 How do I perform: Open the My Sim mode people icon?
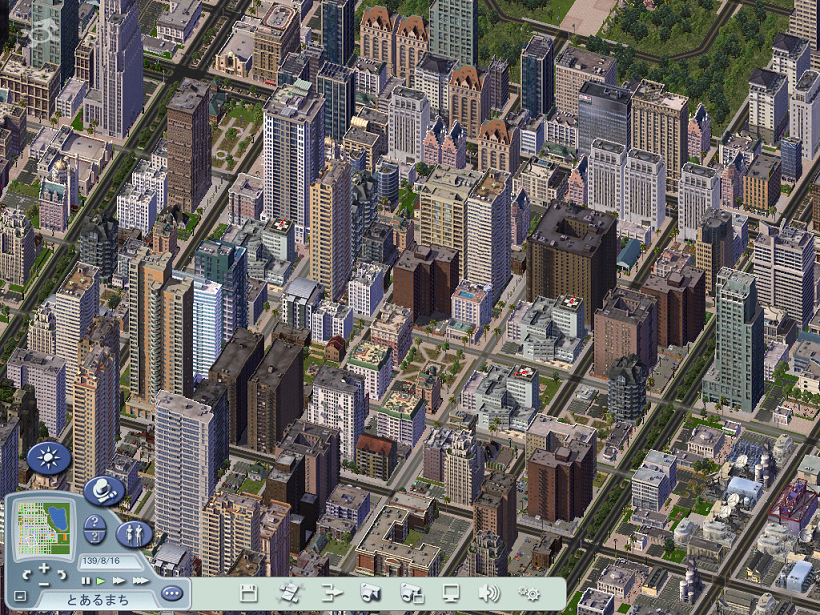[x=133, y=532]
